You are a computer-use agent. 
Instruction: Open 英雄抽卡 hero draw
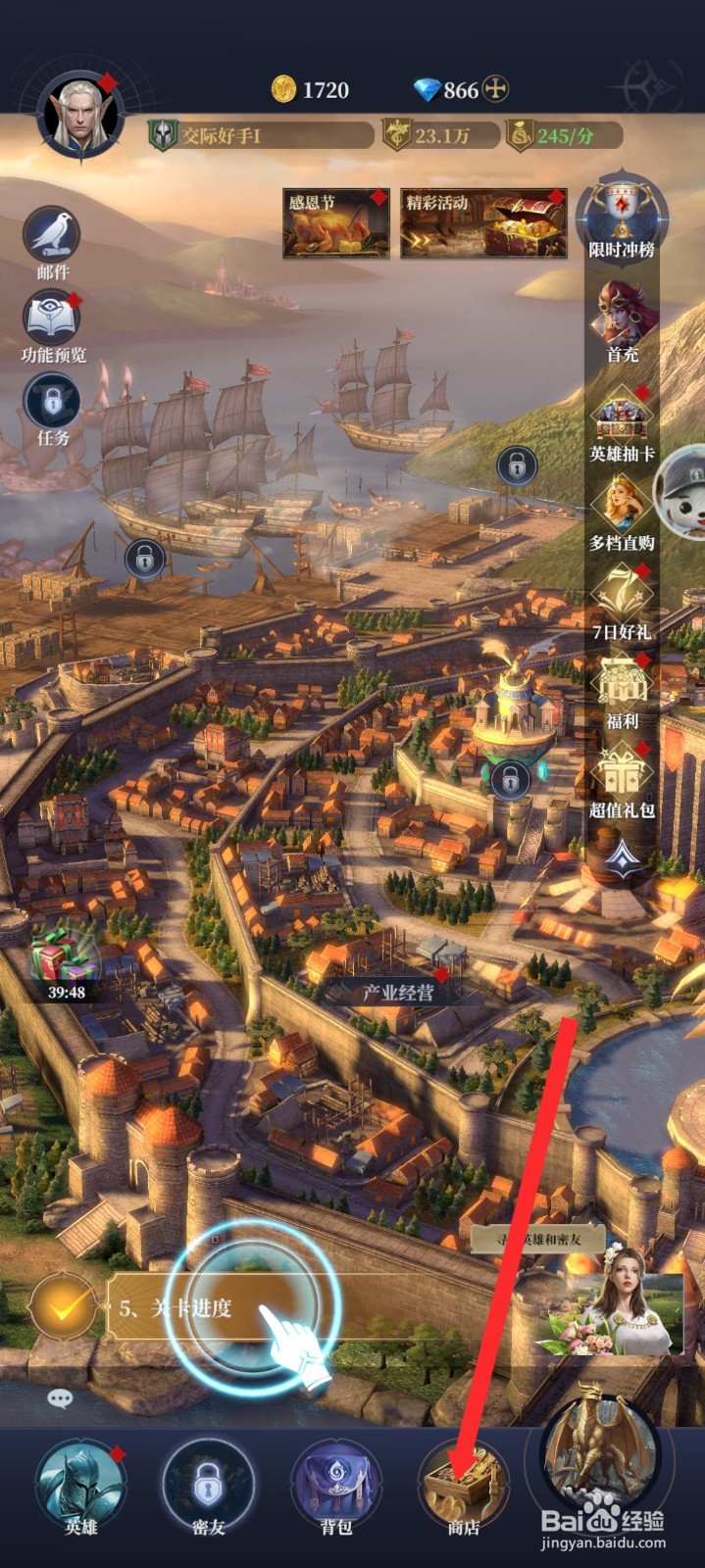tap(623, 419)
